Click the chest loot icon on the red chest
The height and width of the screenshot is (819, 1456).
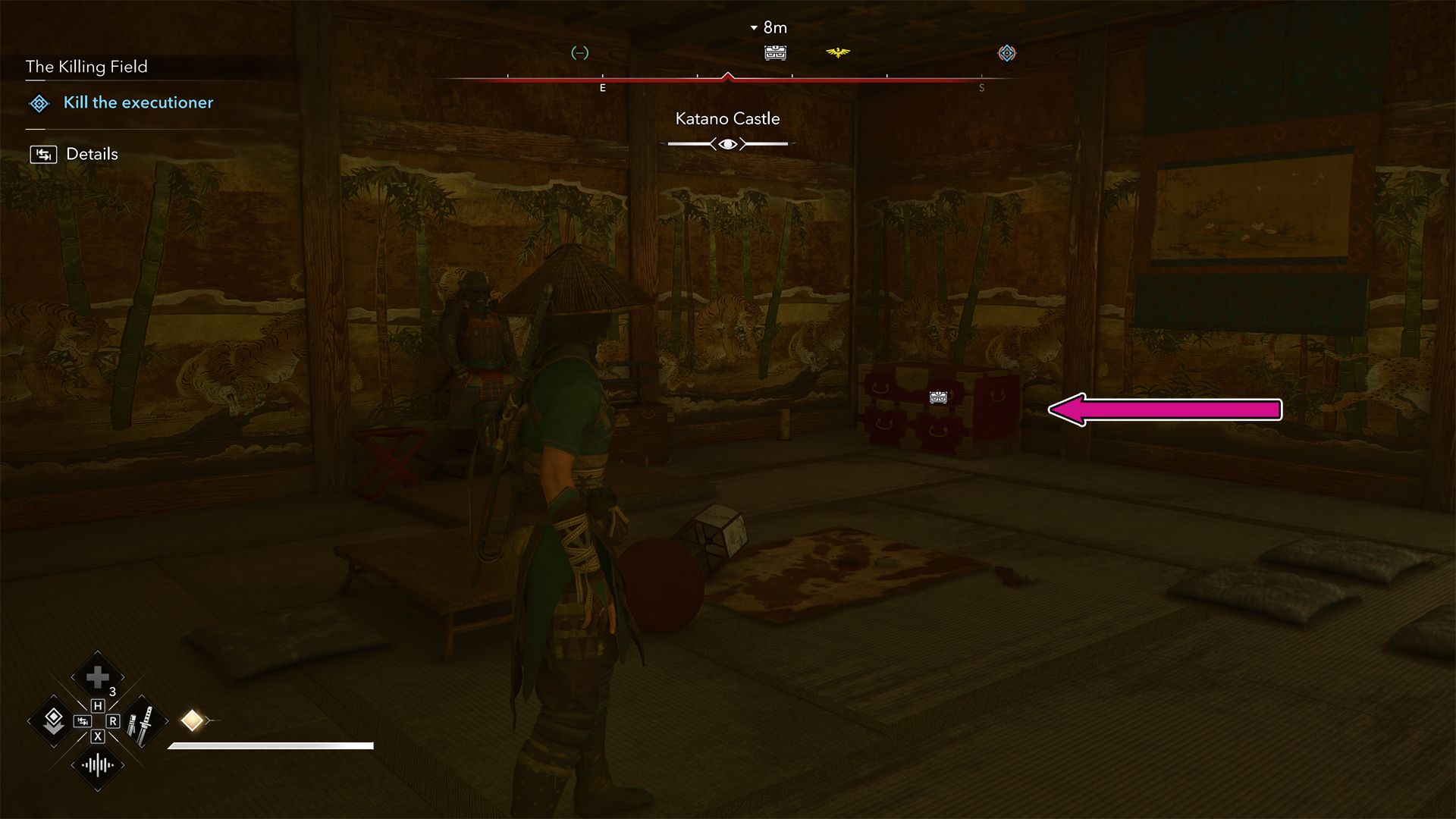click(938, 397)
